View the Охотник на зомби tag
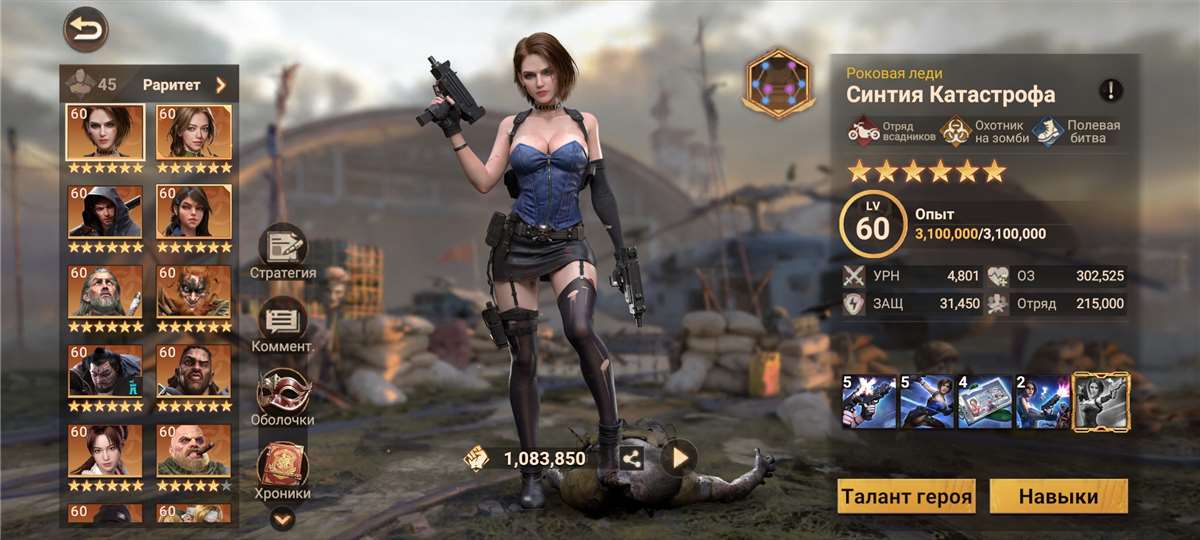Screen dimensions: 1200x540 pyautogui.click(x=986, y=132)
